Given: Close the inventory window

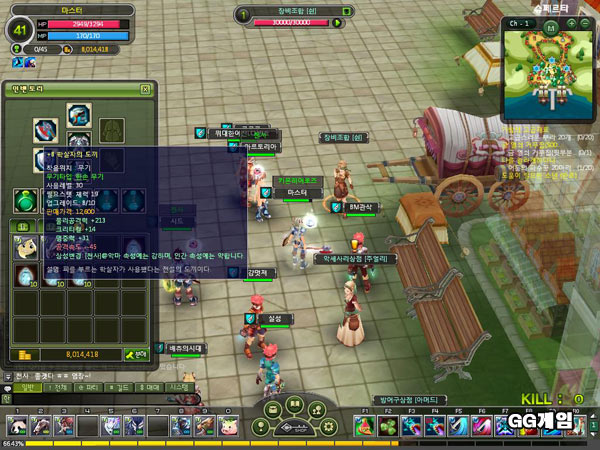Looking at the screenshot, I should (146, 90).
